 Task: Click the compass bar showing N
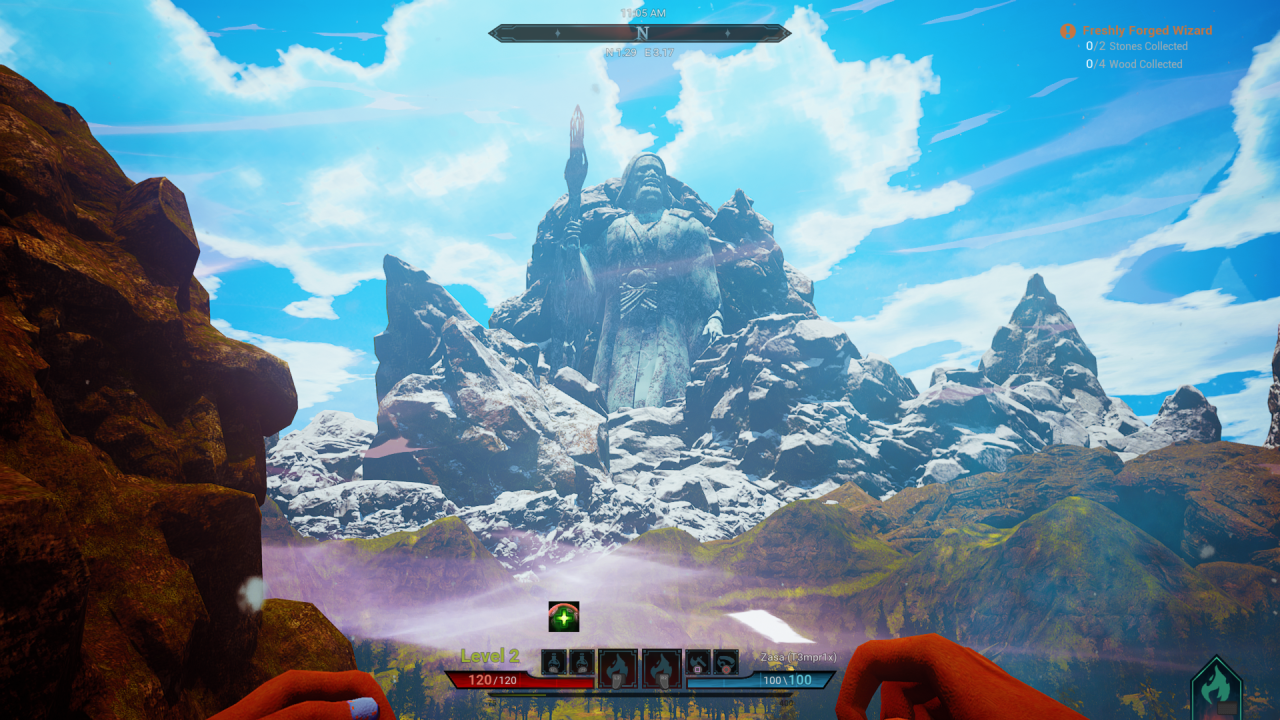pyautogui.click(x=640, y=33)
